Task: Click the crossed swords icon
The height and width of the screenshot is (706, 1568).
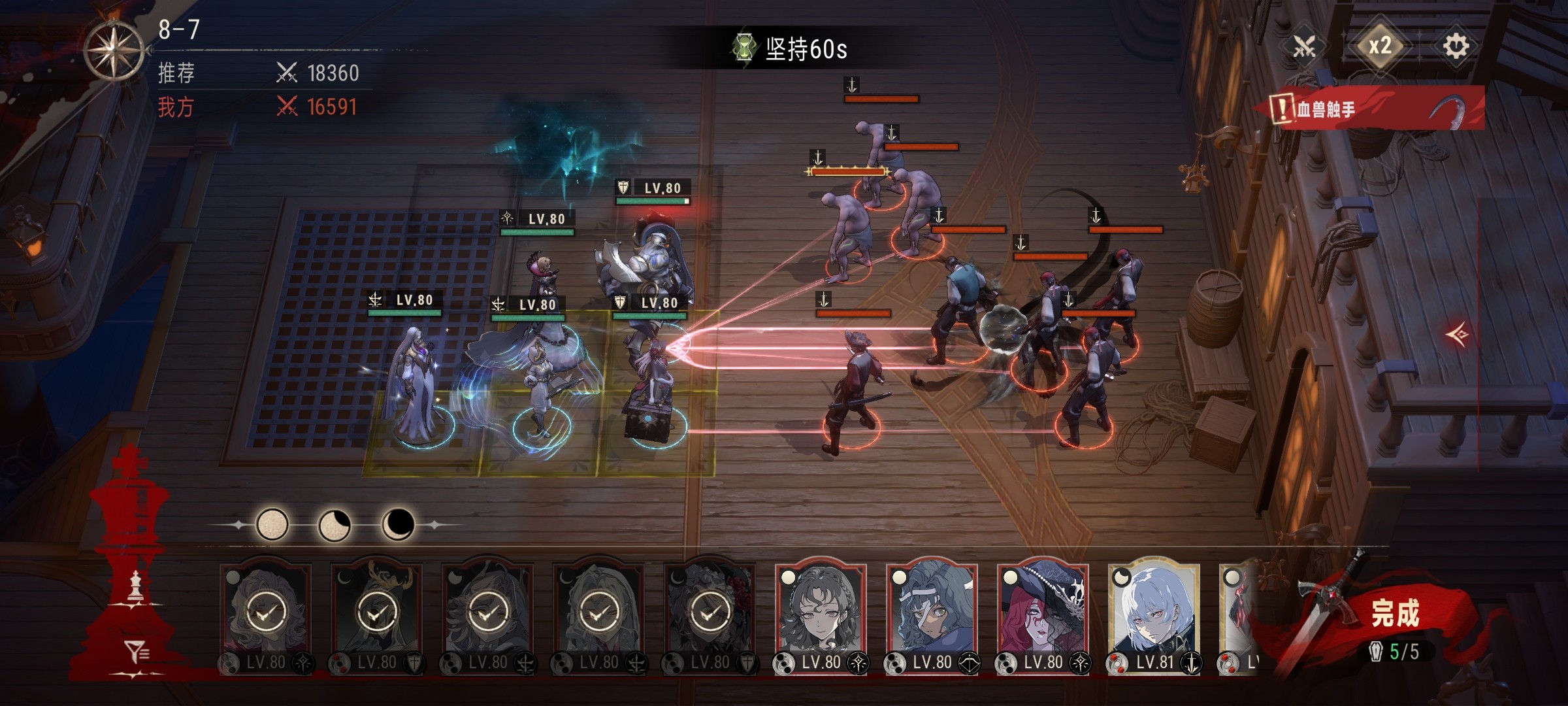Action: pyautogui.click(x=1305, y=46)
